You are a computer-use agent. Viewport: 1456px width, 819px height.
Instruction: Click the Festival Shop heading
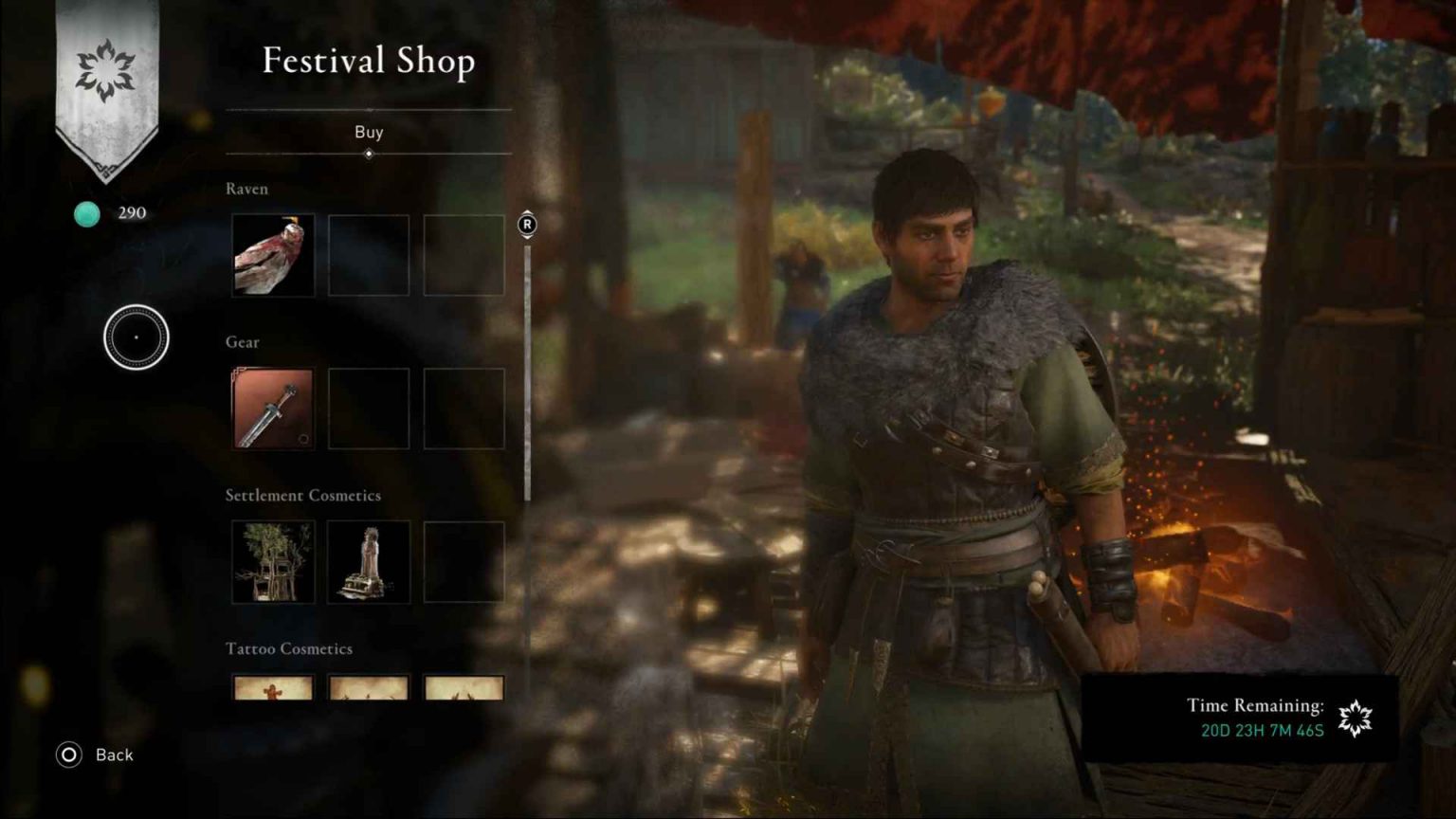pyautogui.click(x=370, y=61)
